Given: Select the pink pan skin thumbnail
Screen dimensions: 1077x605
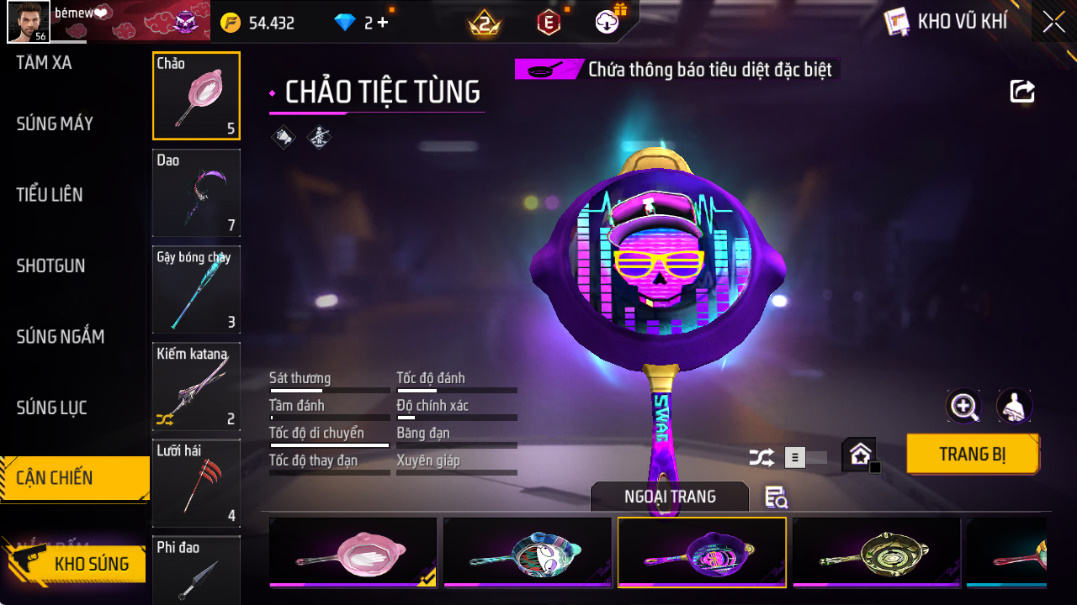Looking at the screenshot, I should 353,552.
